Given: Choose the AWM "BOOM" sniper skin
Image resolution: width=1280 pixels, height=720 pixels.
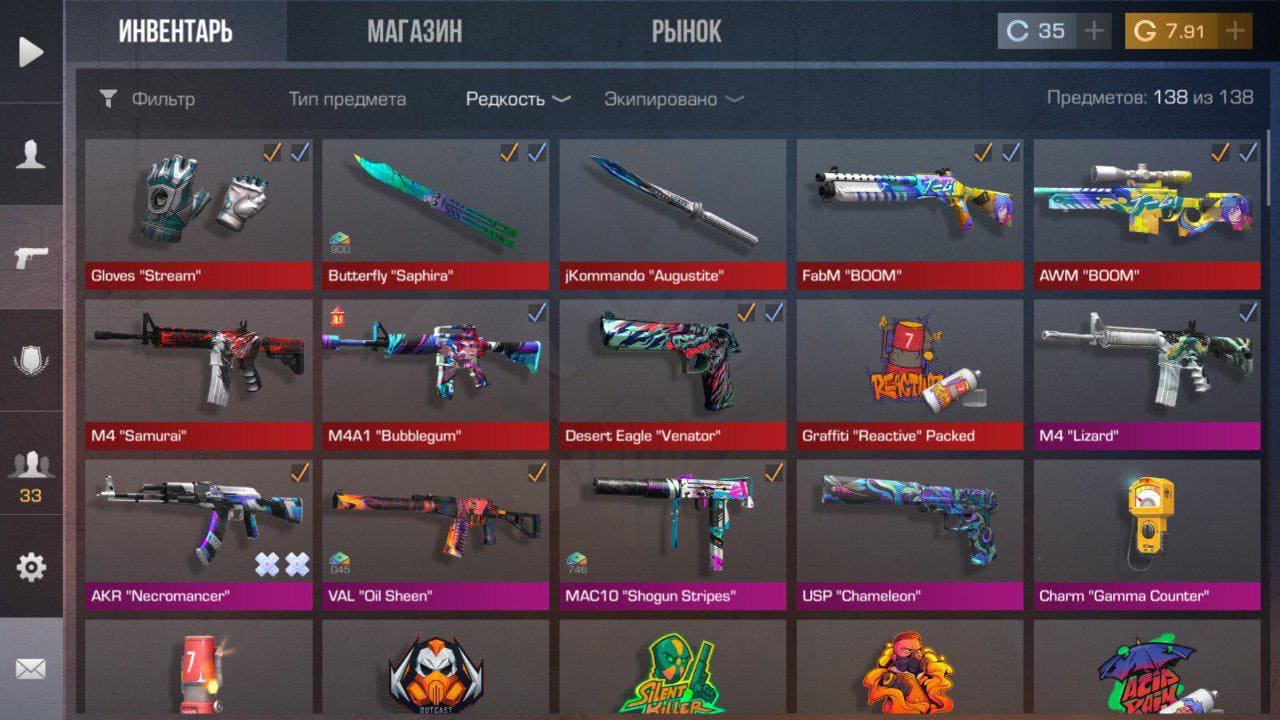Looking at the screenshot, I should (x=1146, y=214).
